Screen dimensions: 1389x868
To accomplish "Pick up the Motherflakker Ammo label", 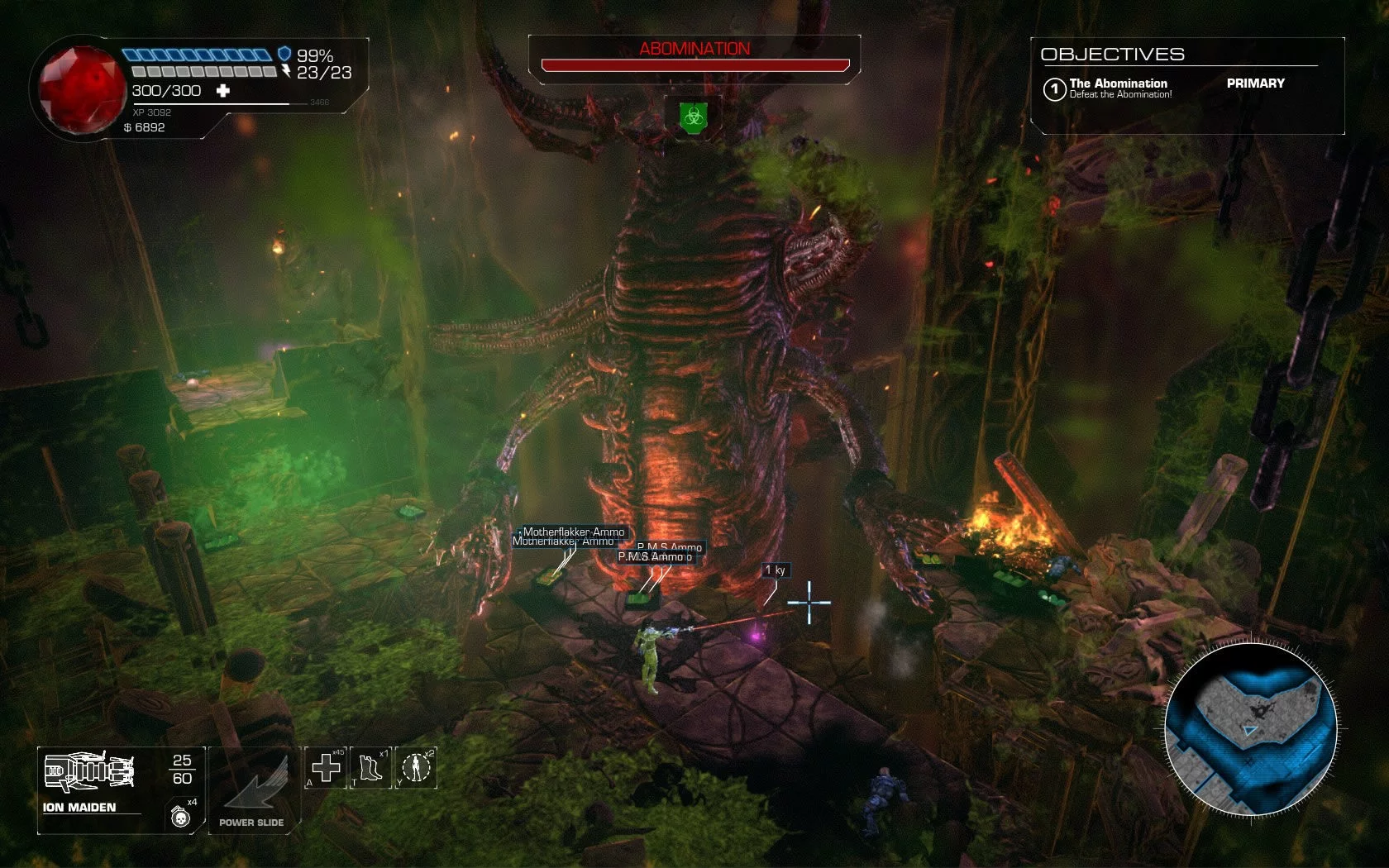I will tap(573, 532).
